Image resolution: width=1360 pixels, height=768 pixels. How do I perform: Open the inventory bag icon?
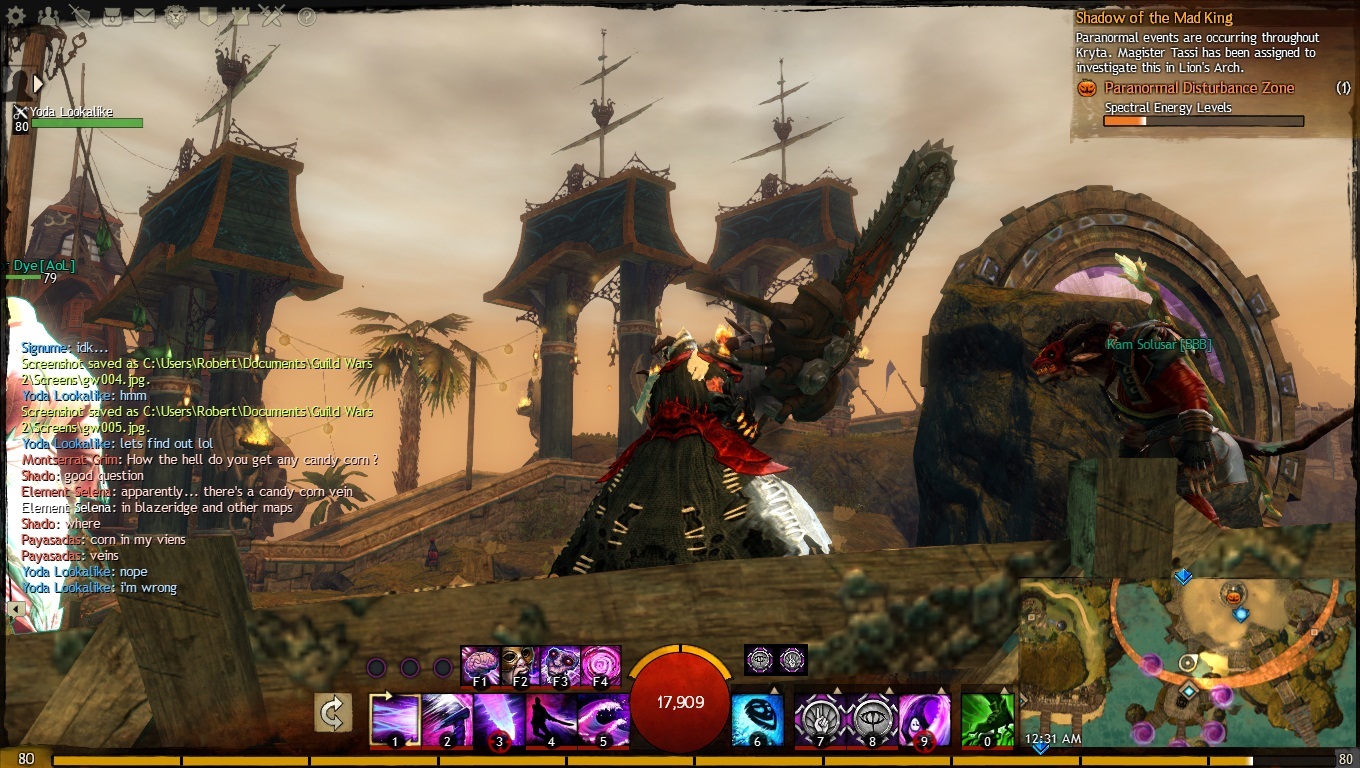[x=113, y=16]
